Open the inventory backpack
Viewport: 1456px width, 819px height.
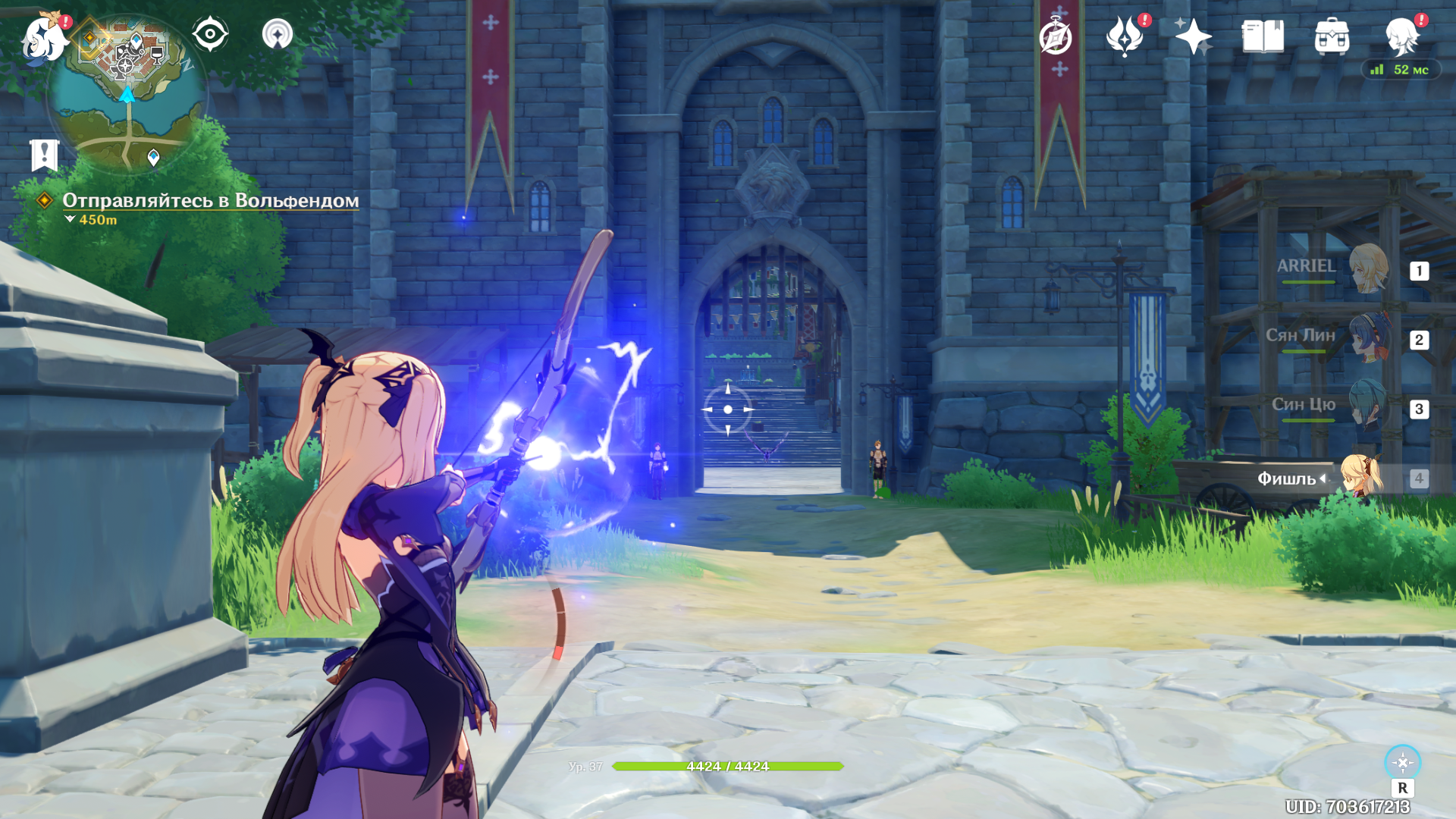(1332, 36)
